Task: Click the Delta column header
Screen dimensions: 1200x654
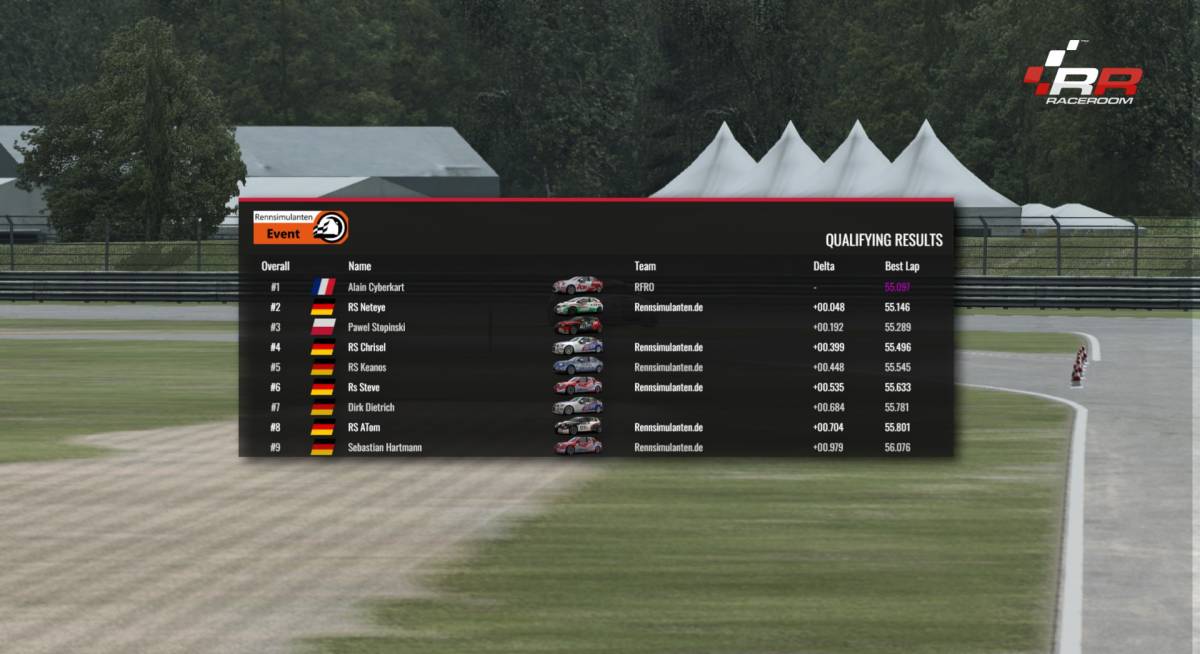Action: tap(824, 266)
